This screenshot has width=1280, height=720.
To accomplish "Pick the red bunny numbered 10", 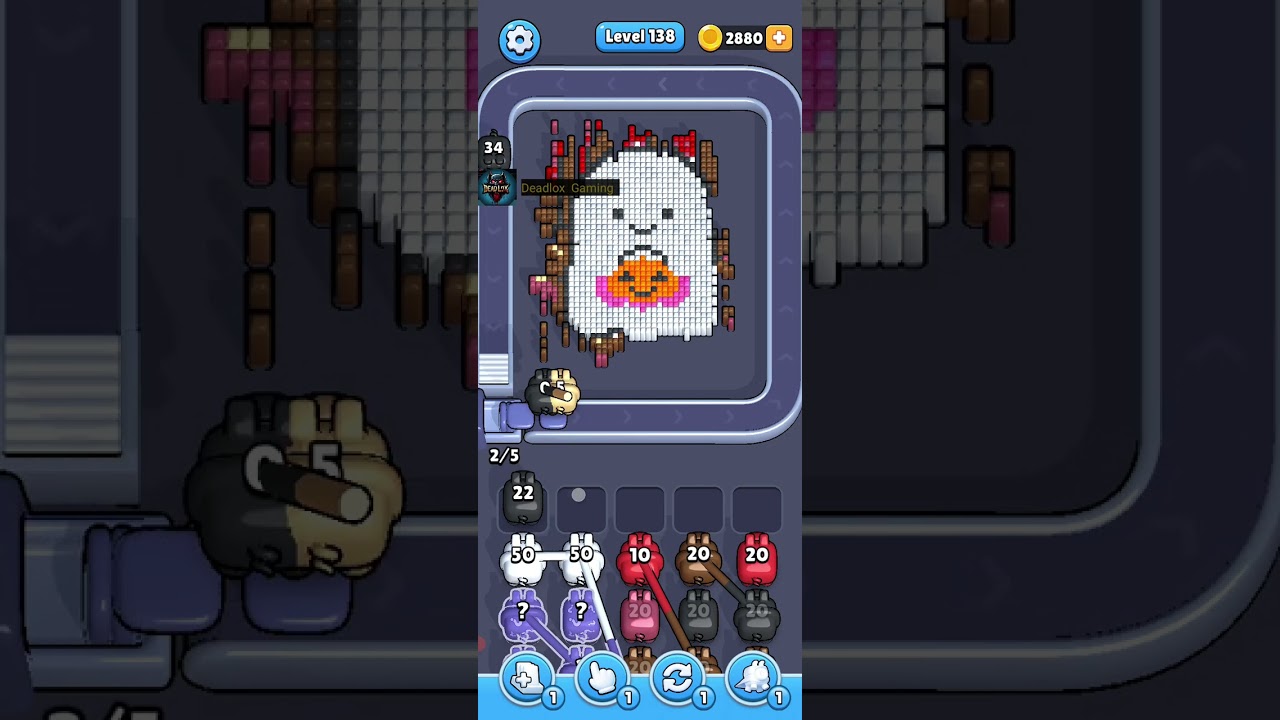I will (x=640, y=562).
